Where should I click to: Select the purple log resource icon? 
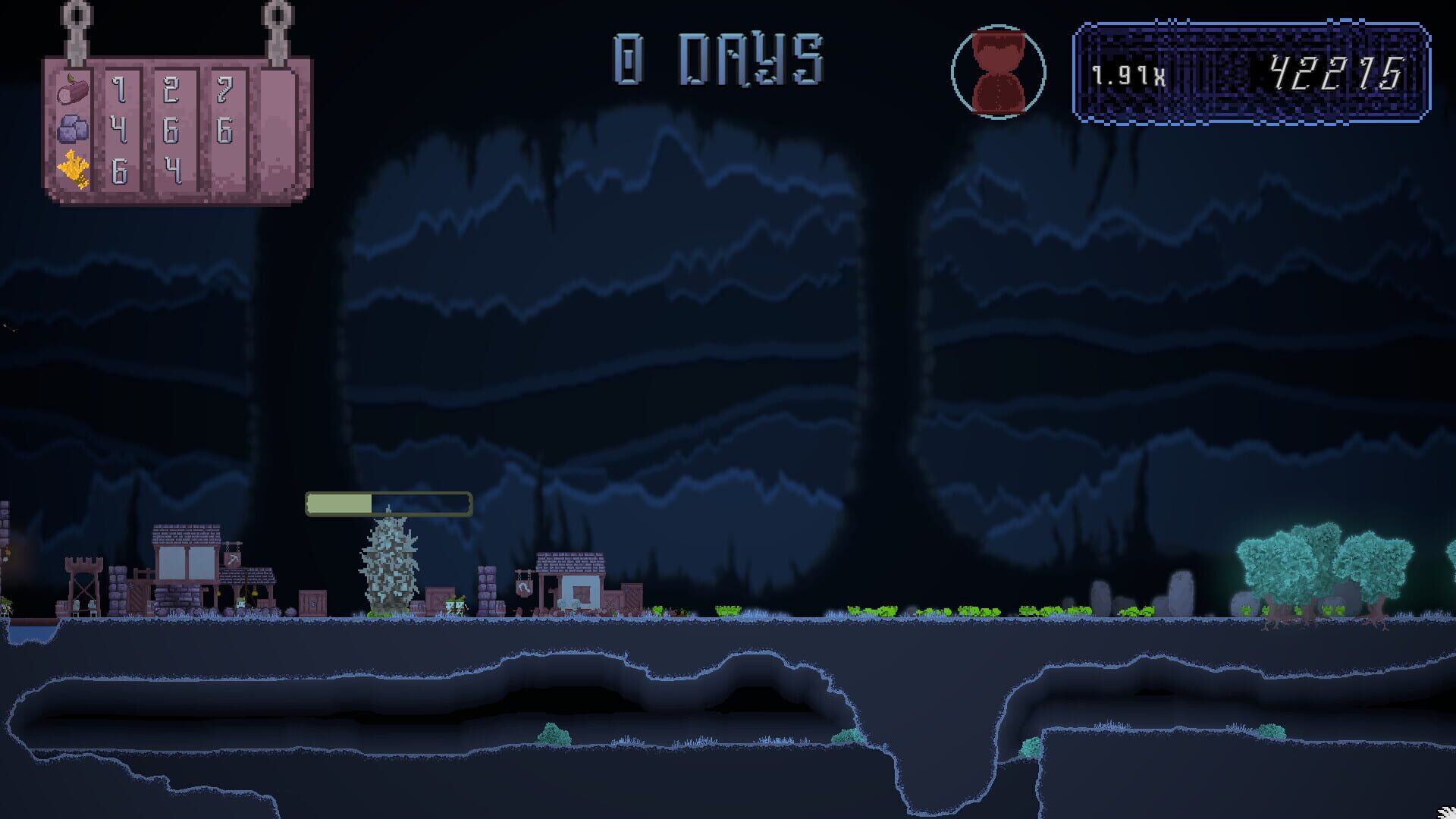[x=72, y=91]
